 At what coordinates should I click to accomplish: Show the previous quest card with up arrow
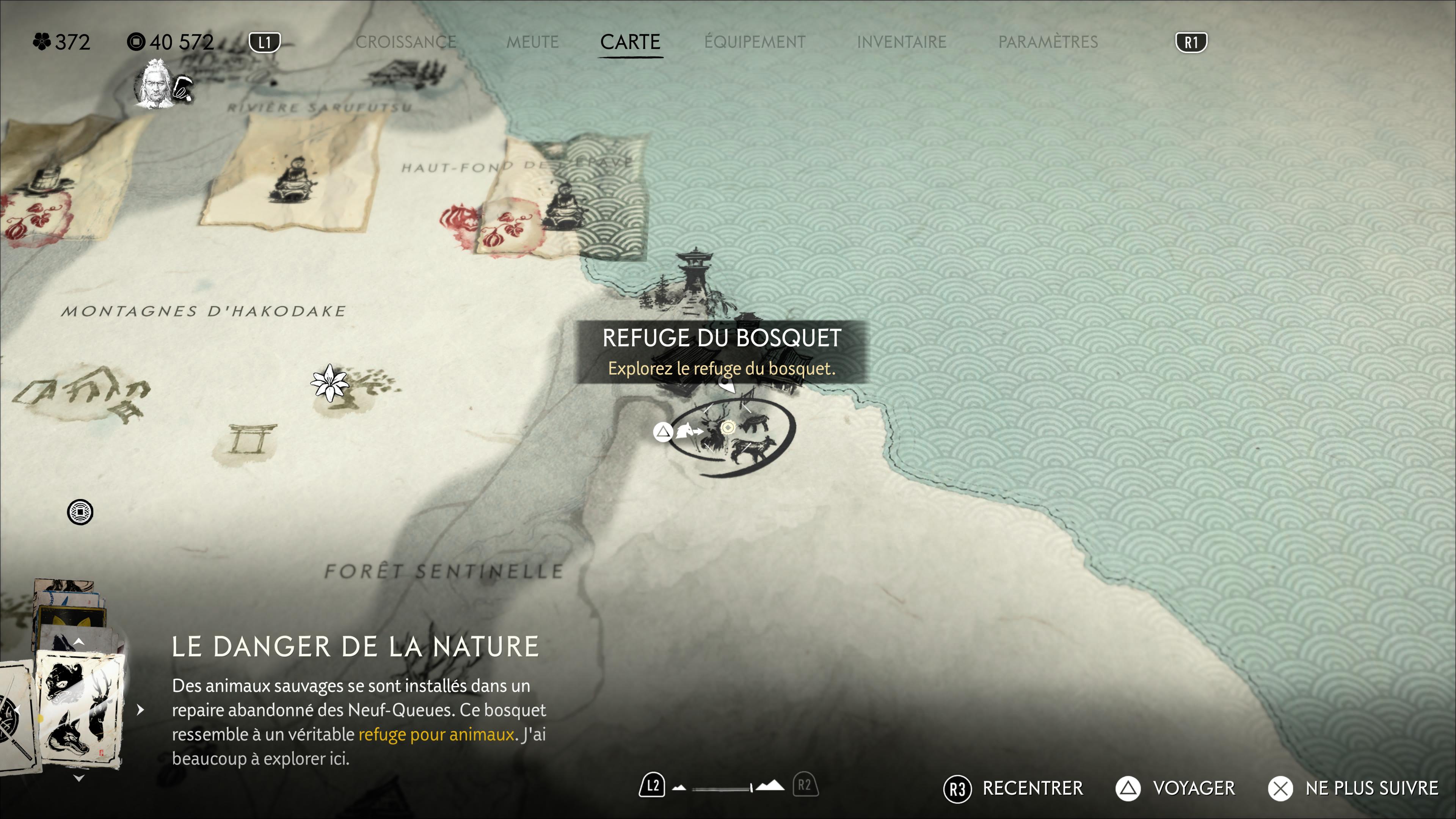pyautogui.click(x=79, y=642)
